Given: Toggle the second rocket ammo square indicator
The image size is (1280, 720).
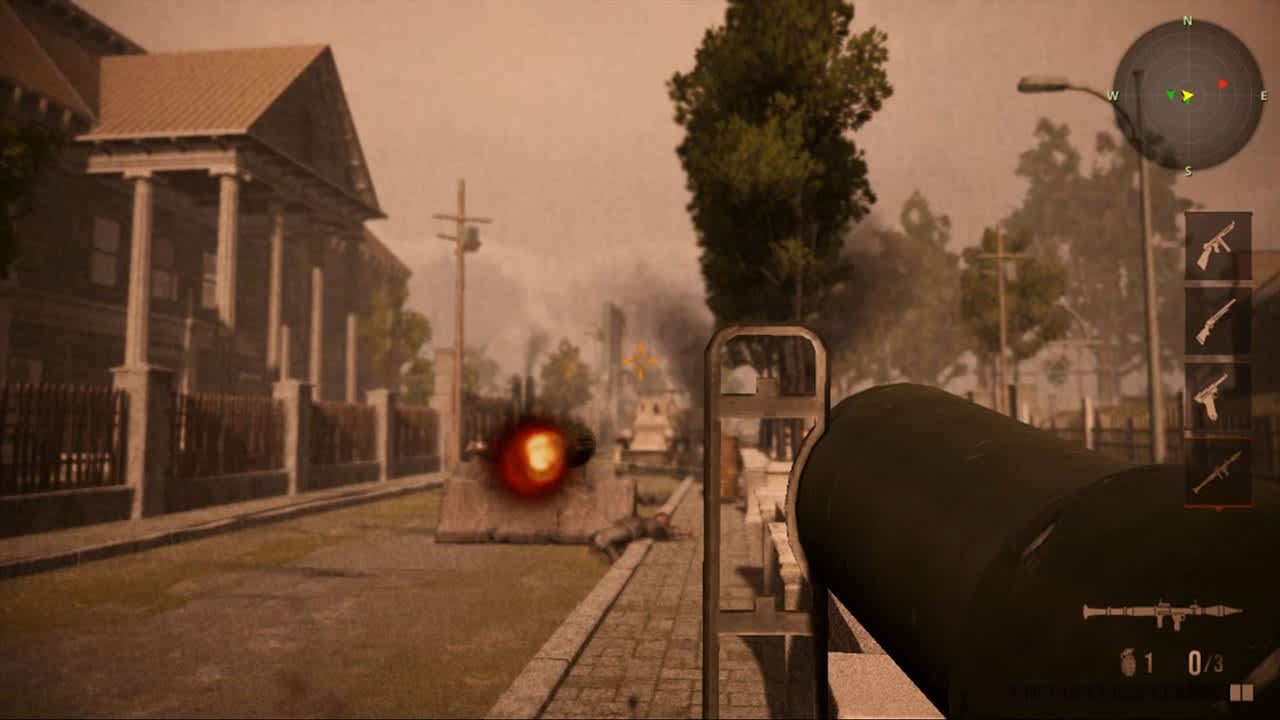Looking at the screenshot, I should pyautogui.click(x=1247, y=692).
